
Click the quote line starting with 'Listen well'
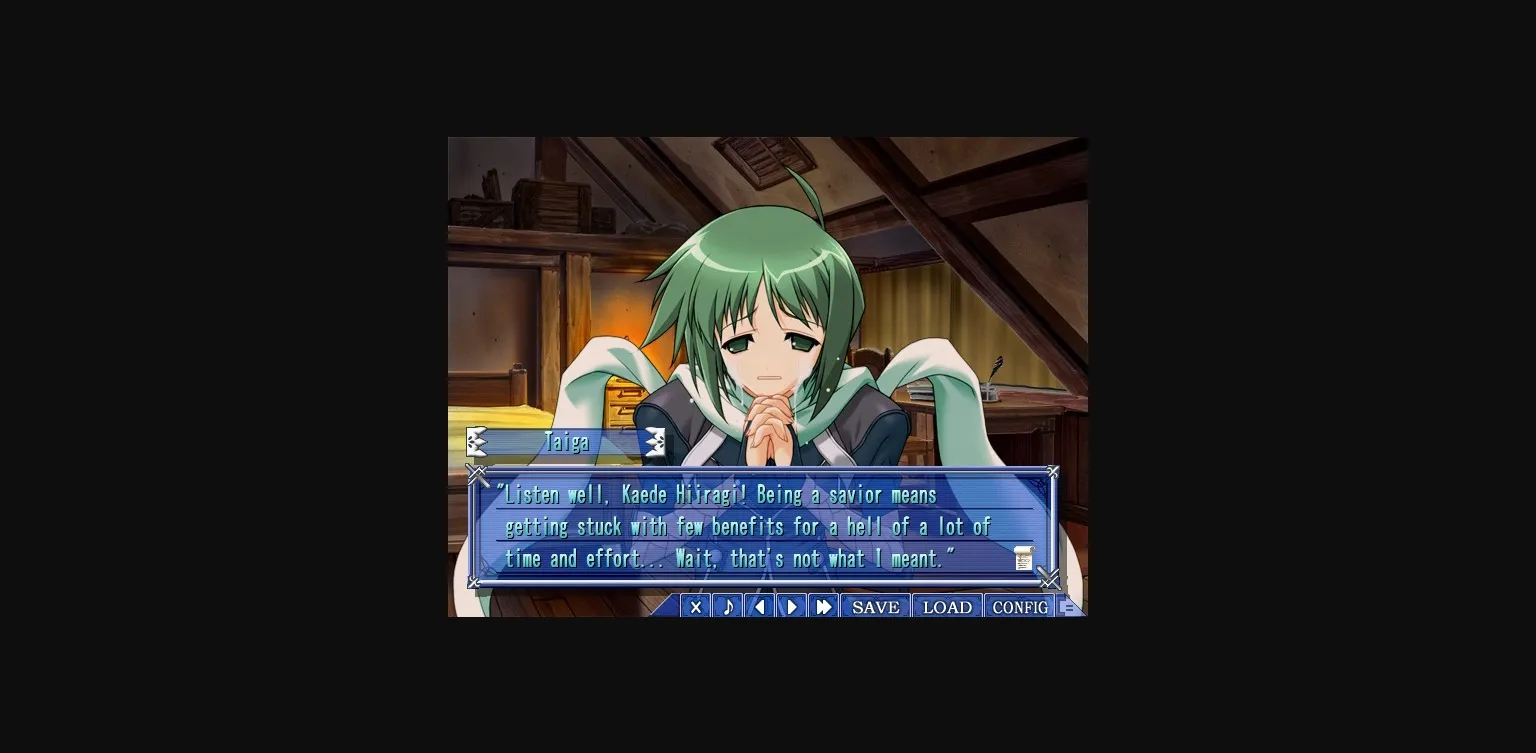coord(716,494)
